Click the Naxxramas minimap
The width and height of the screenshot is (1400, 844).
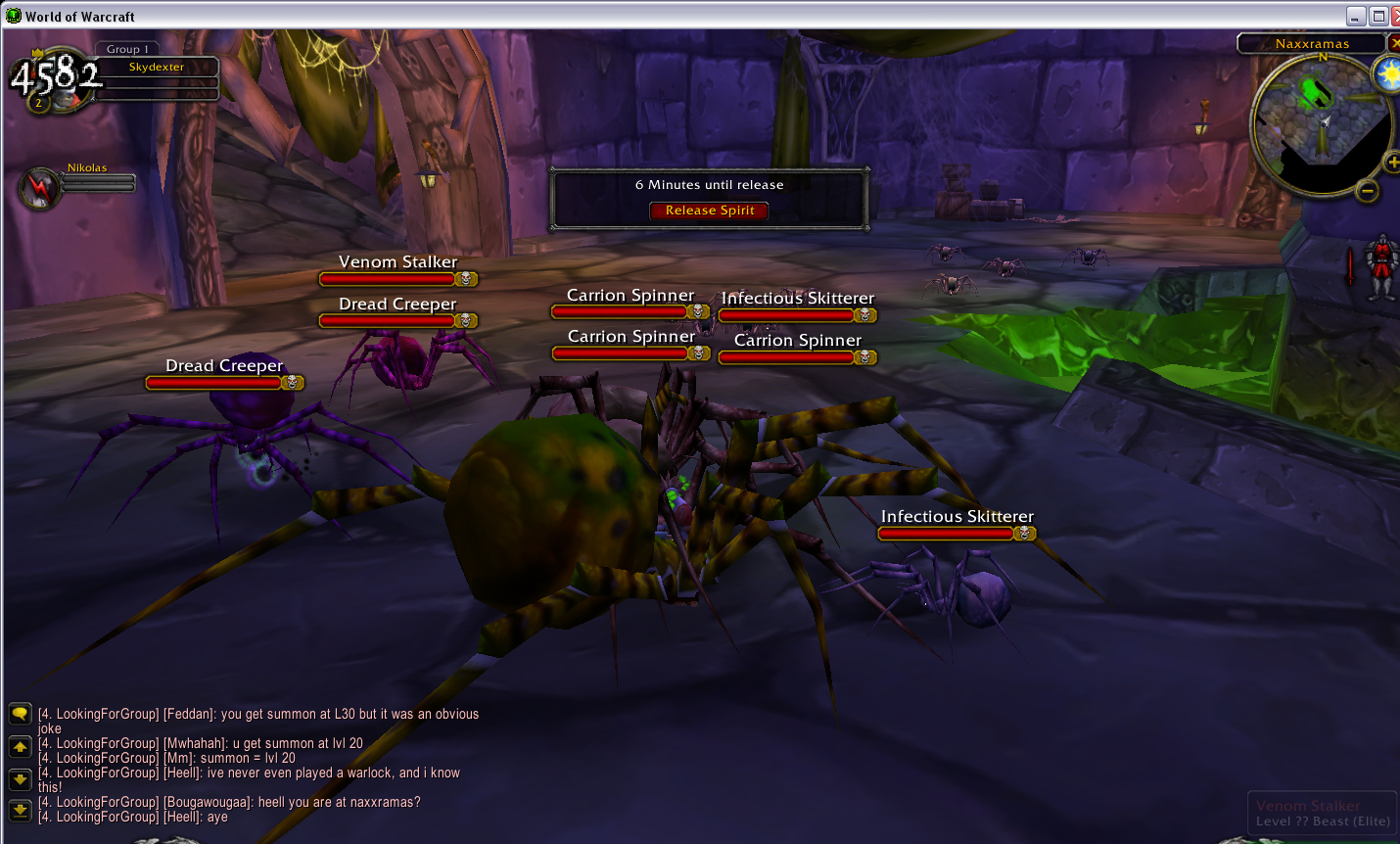[1321, 125]
